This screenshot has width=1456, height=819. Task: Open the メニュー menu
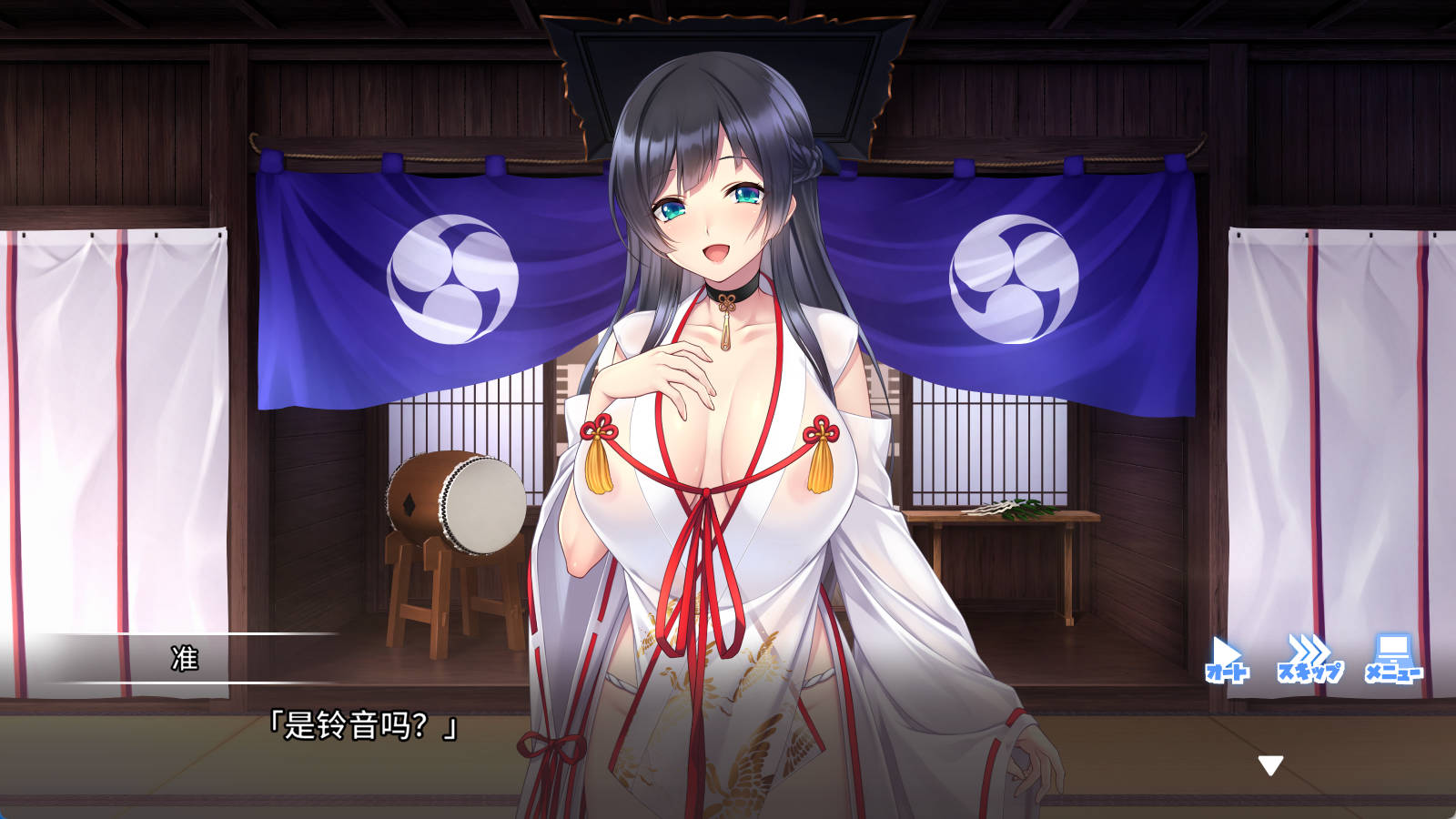click(1392, 660)
